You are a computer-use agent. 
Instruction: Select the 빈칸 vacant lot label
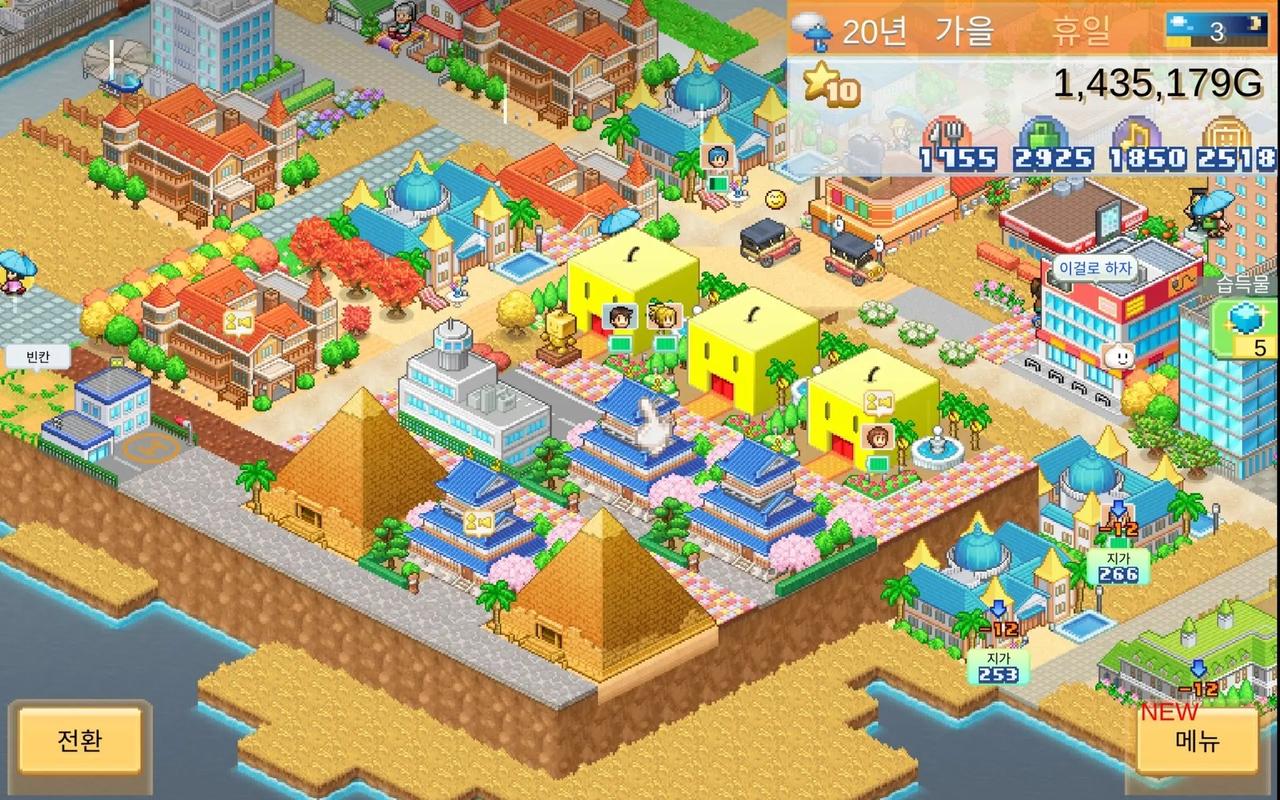click(x=36, y=357)
